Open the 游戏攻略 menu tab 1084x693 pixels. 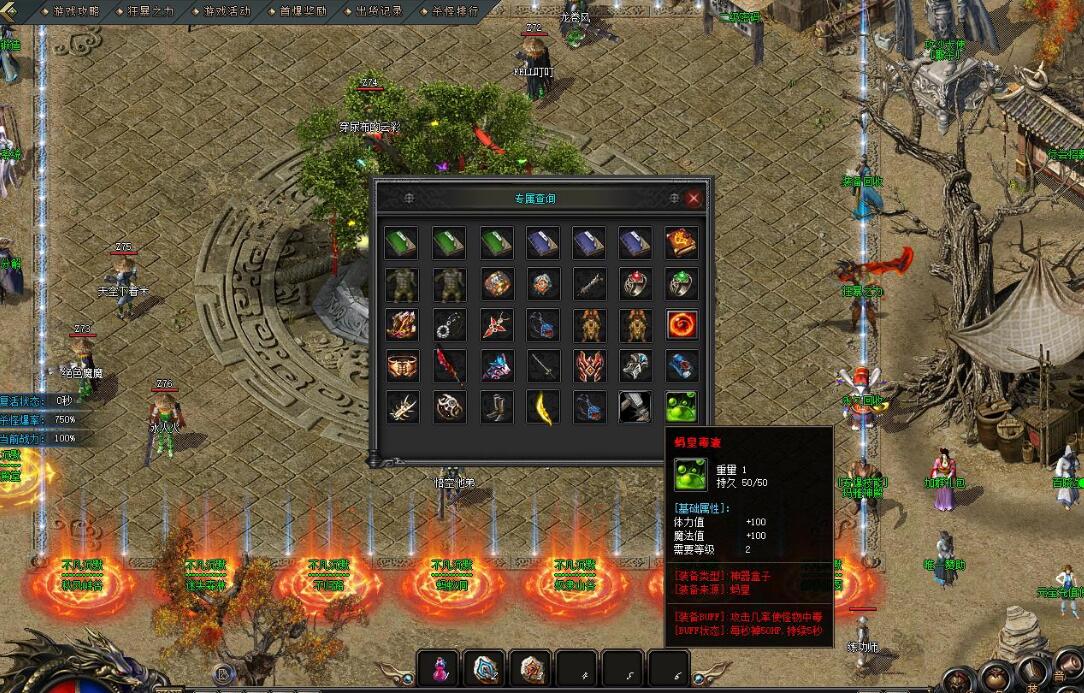click(76, 11)
